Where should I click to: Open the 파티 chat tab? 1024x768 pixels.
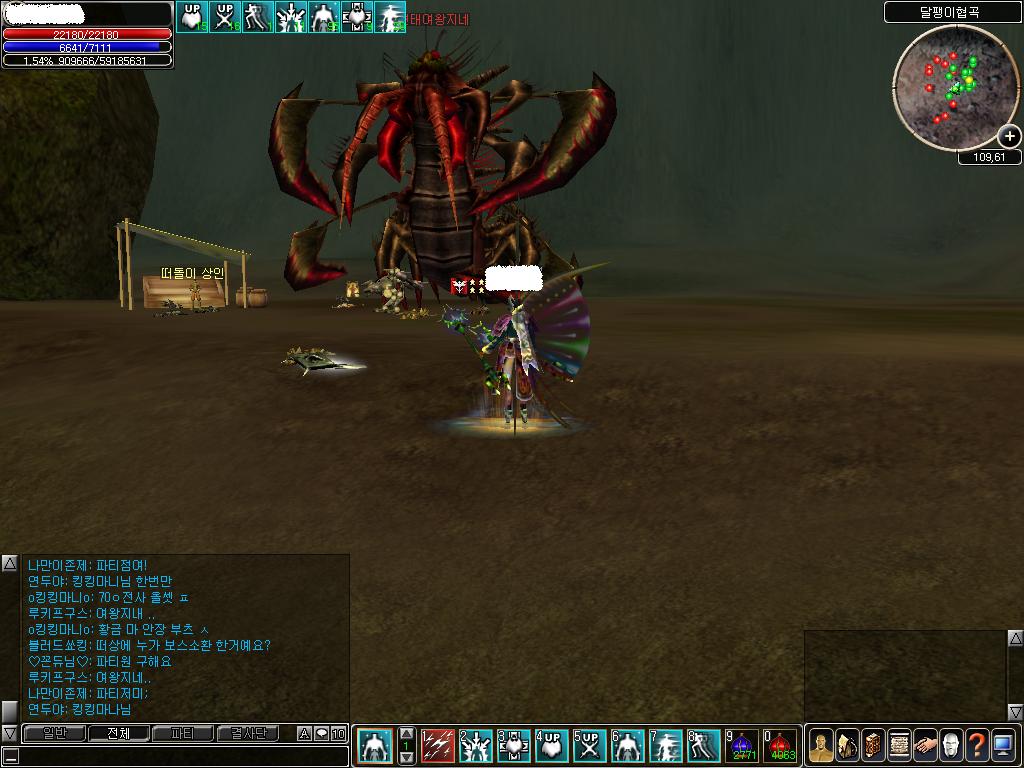coord(183,733)
